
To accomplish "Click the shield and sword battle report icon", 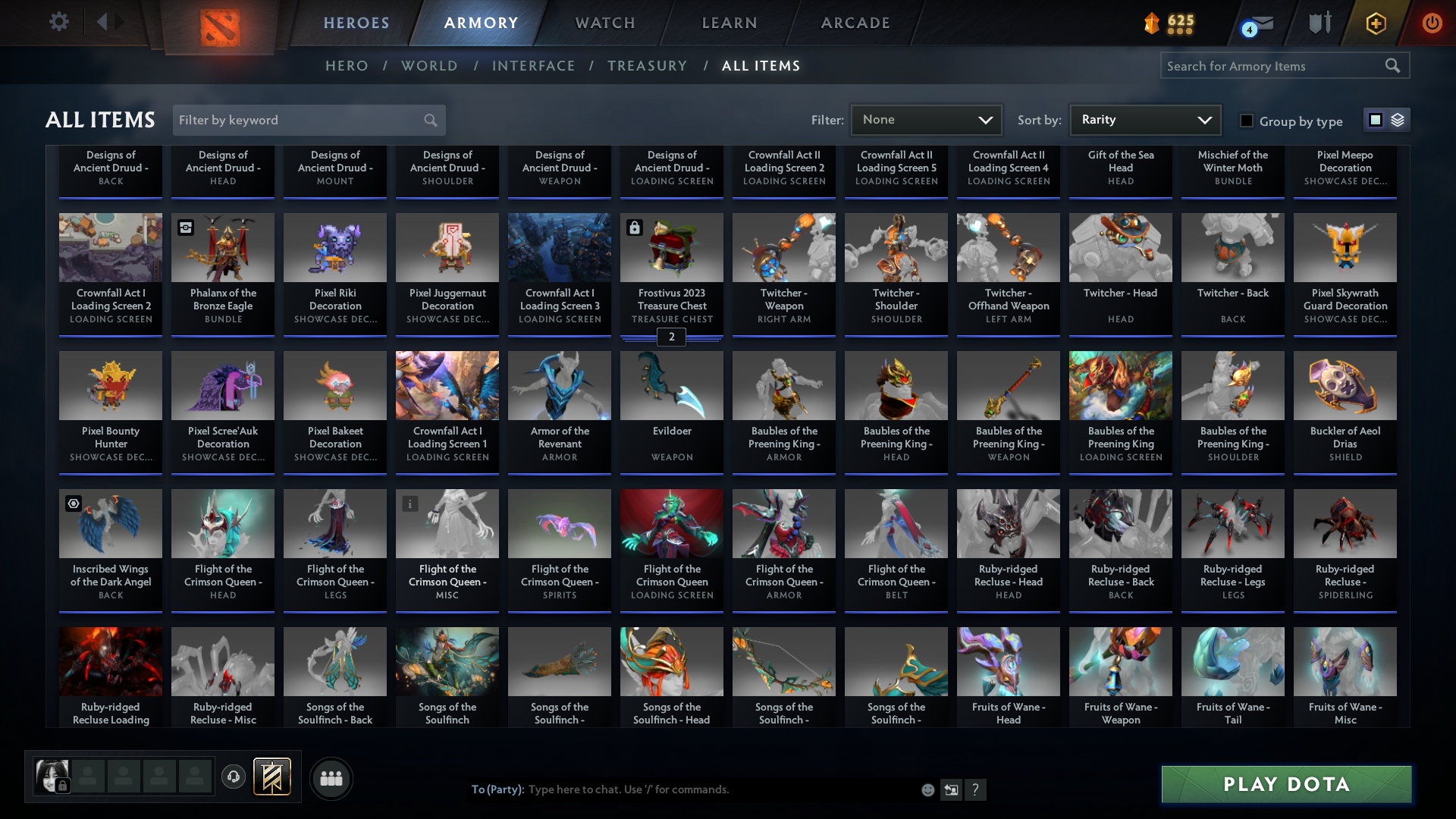I will click(x=1319, y=23).
